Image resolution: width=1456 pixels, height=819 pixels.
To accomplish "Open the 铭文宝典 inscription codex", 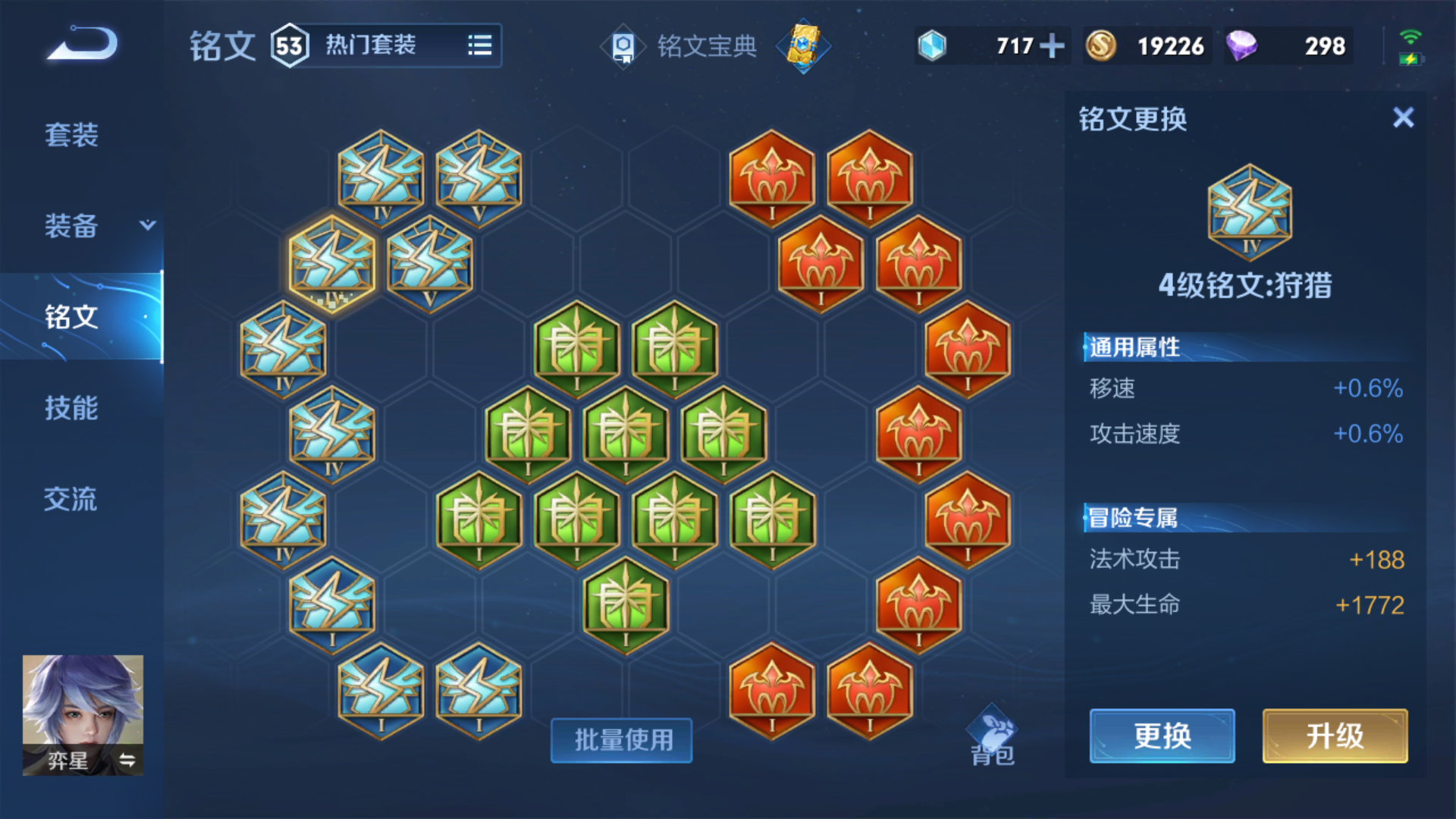I will point(682,45).
